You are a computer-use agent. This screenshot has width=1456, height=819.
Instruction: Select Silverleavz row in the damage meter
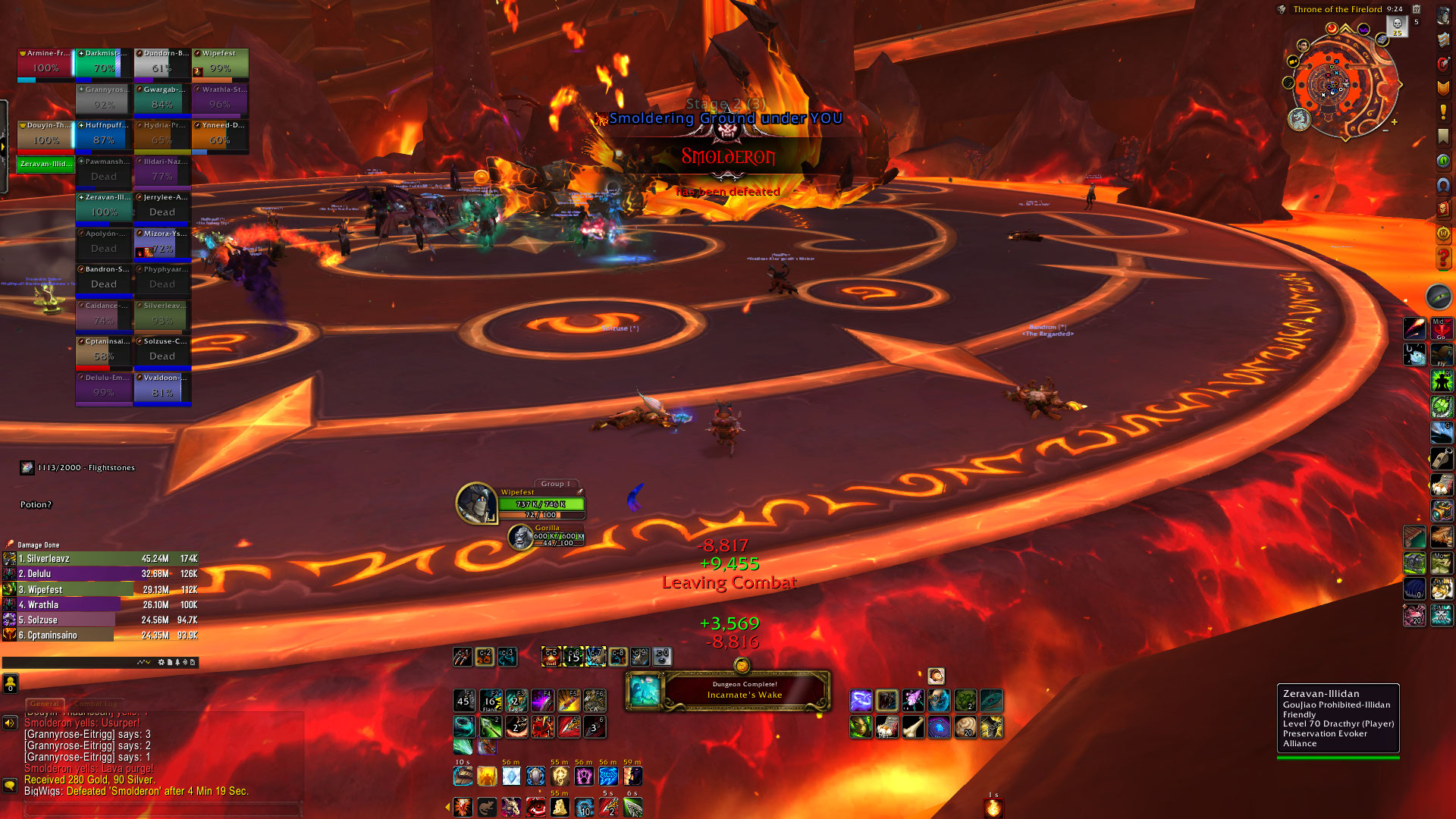click(x=100, y=559)
